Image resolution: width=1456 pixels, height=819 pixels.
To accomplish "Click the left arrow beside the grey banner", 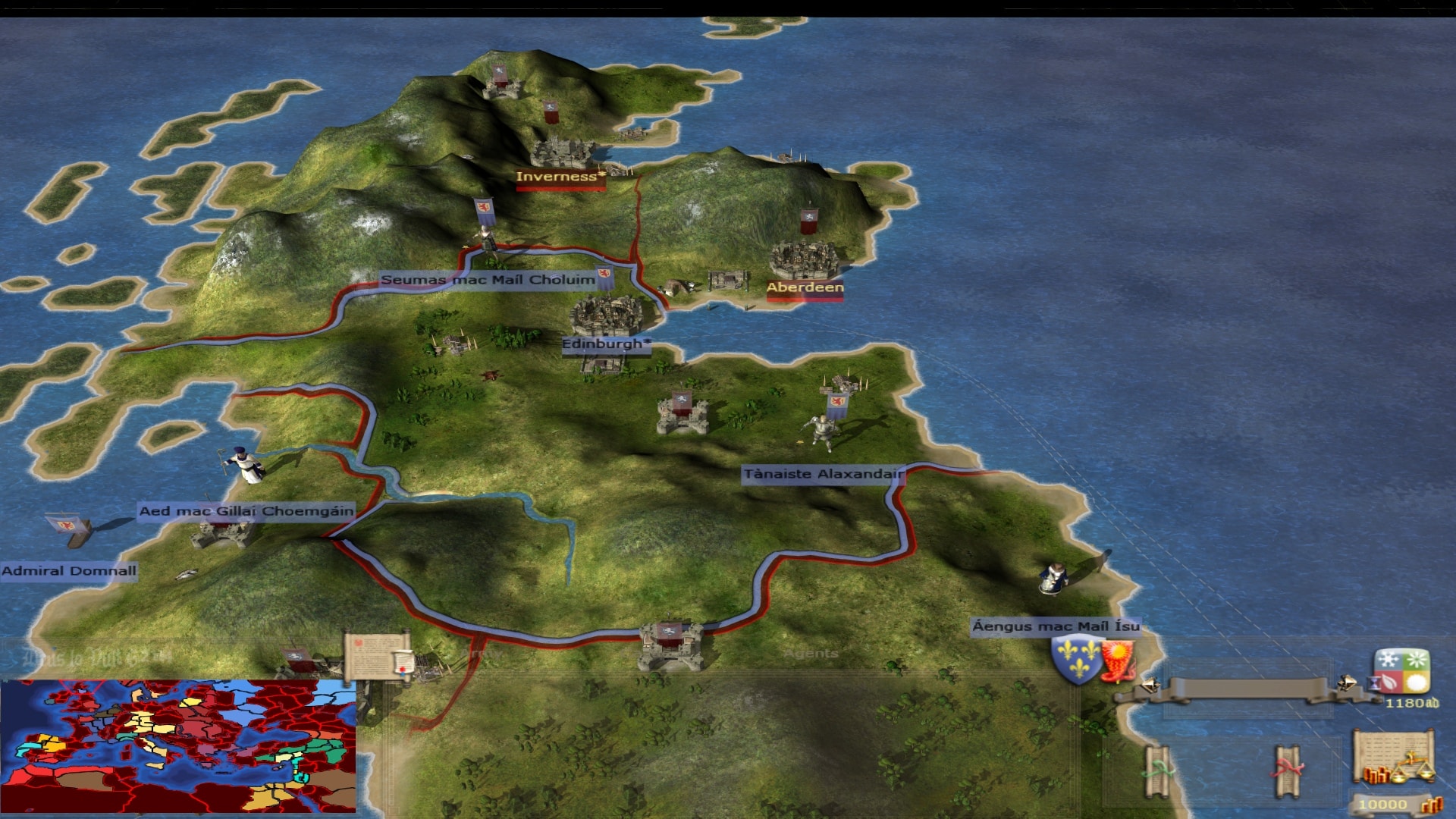I will (1149, 686).
